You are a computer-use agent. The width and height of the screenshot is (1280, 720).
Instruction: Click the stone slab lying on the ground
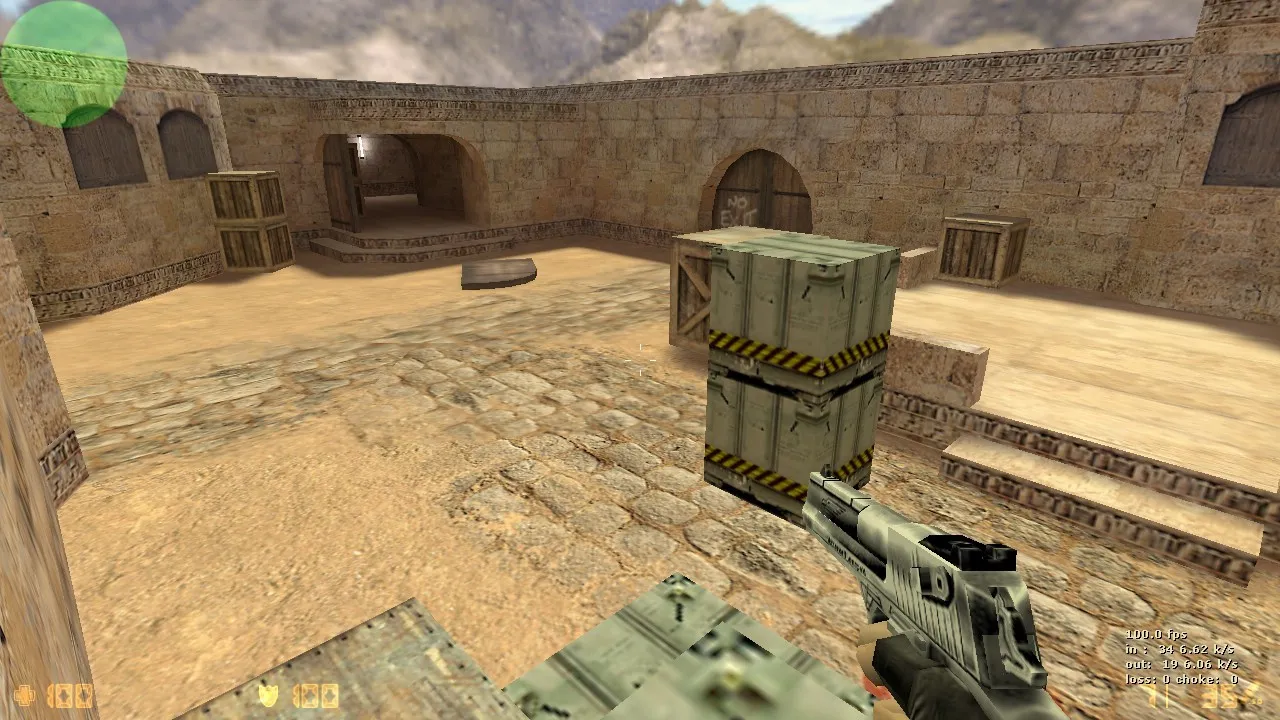(x=500, y=273)
